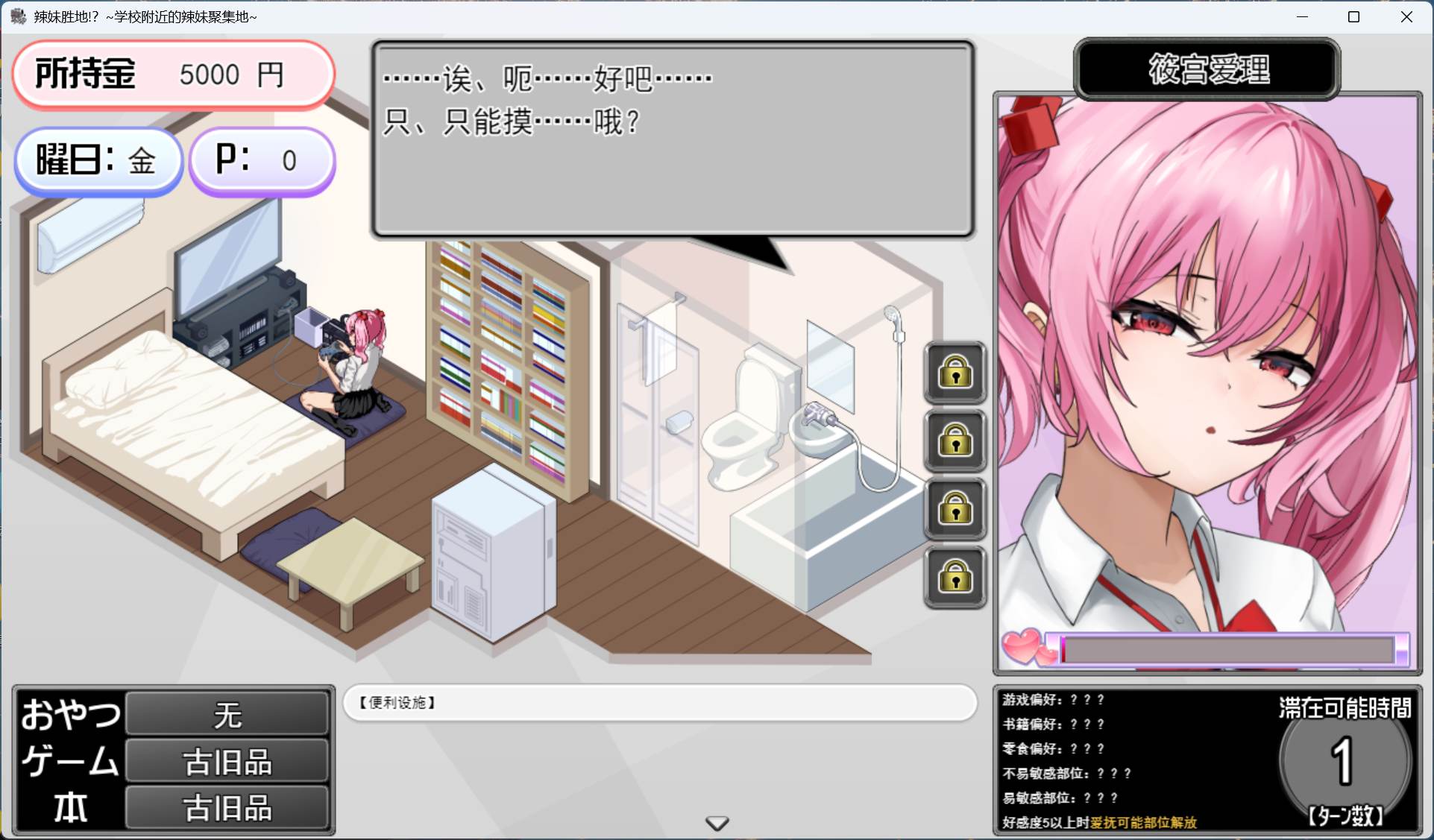The height and width of the screenshot is (840, 1434).
Task: Select 古旧品 next to 本
Action: [226, 807]
